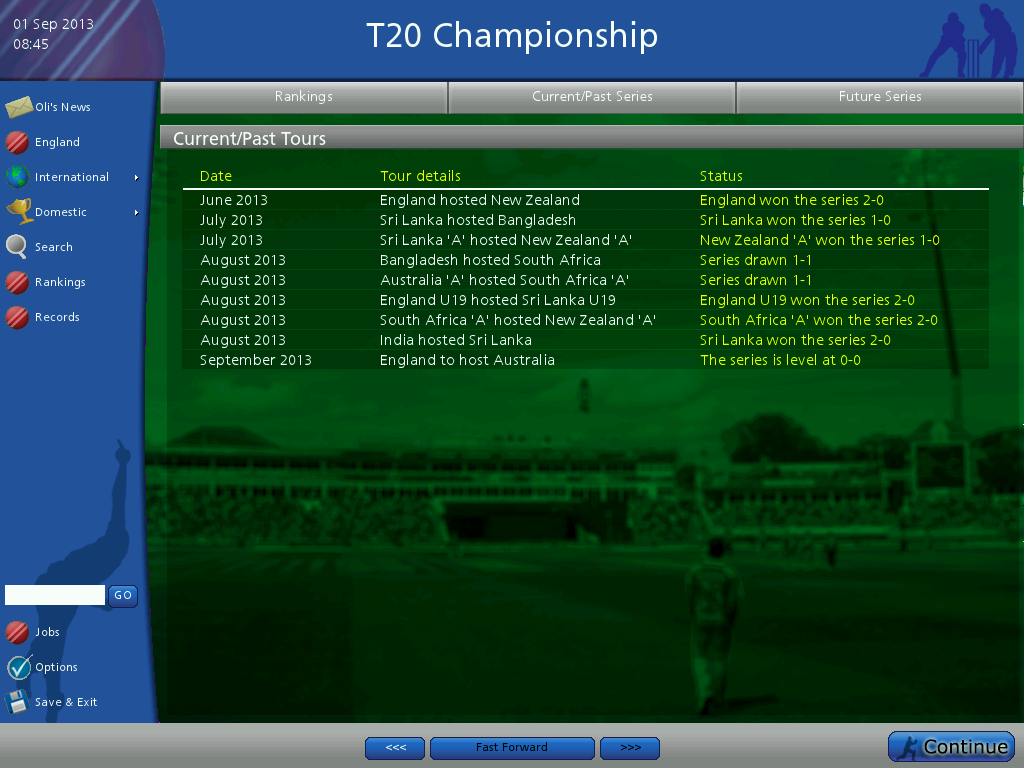Expand the Domestic menu
Viewport: 1024px width, 768px height.
click(x=61, y=212)
